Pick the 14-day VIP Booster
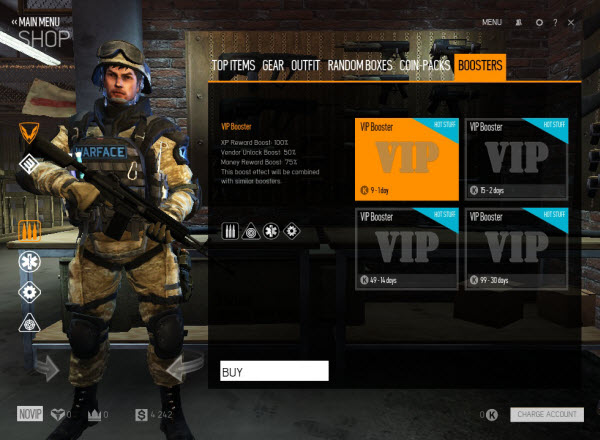Image resolution: width=600 pixels, height=440 pixels. coord(405,247)
